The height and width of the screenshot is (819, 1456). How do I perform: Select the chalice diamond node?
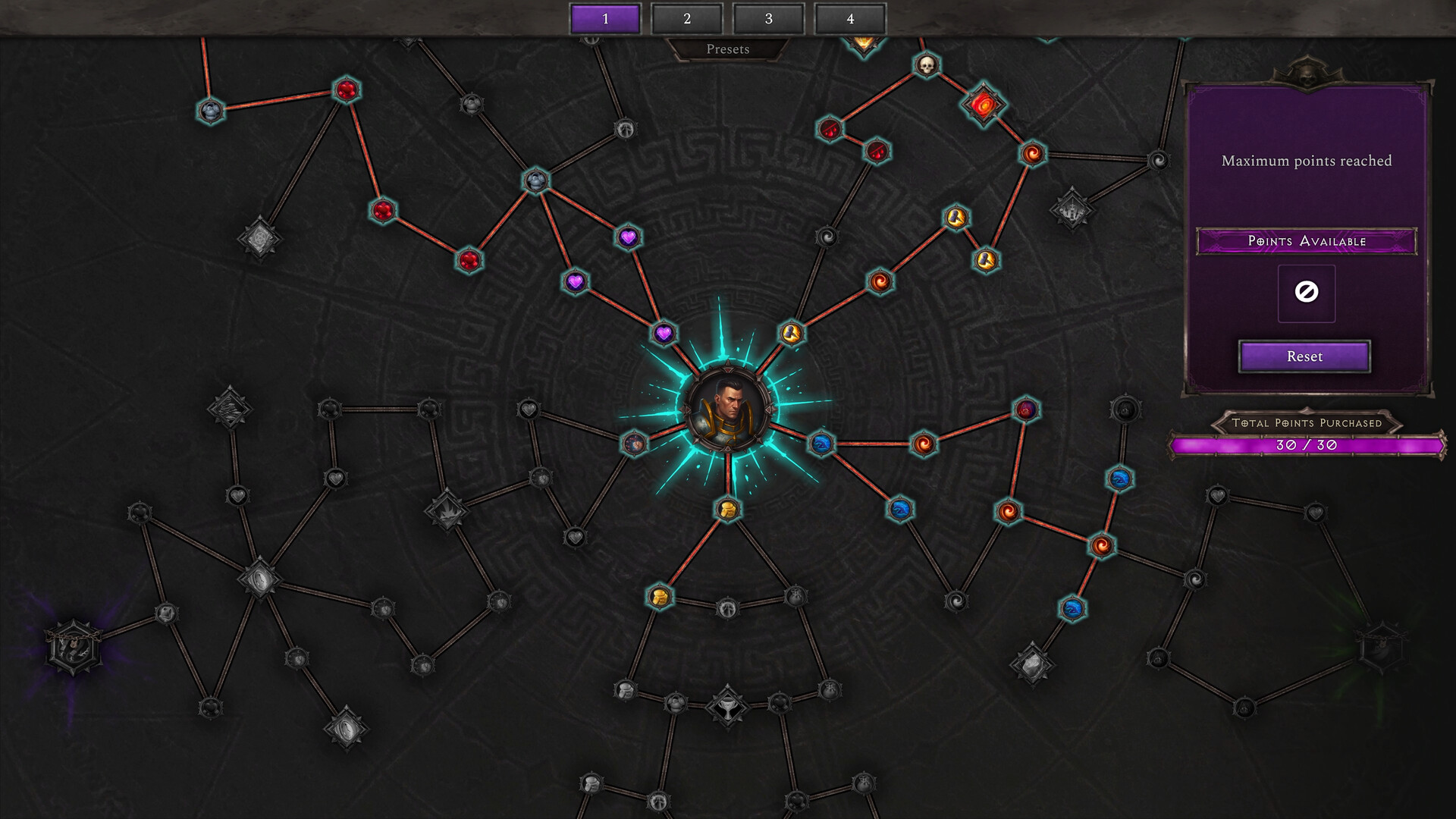(727, 706)
